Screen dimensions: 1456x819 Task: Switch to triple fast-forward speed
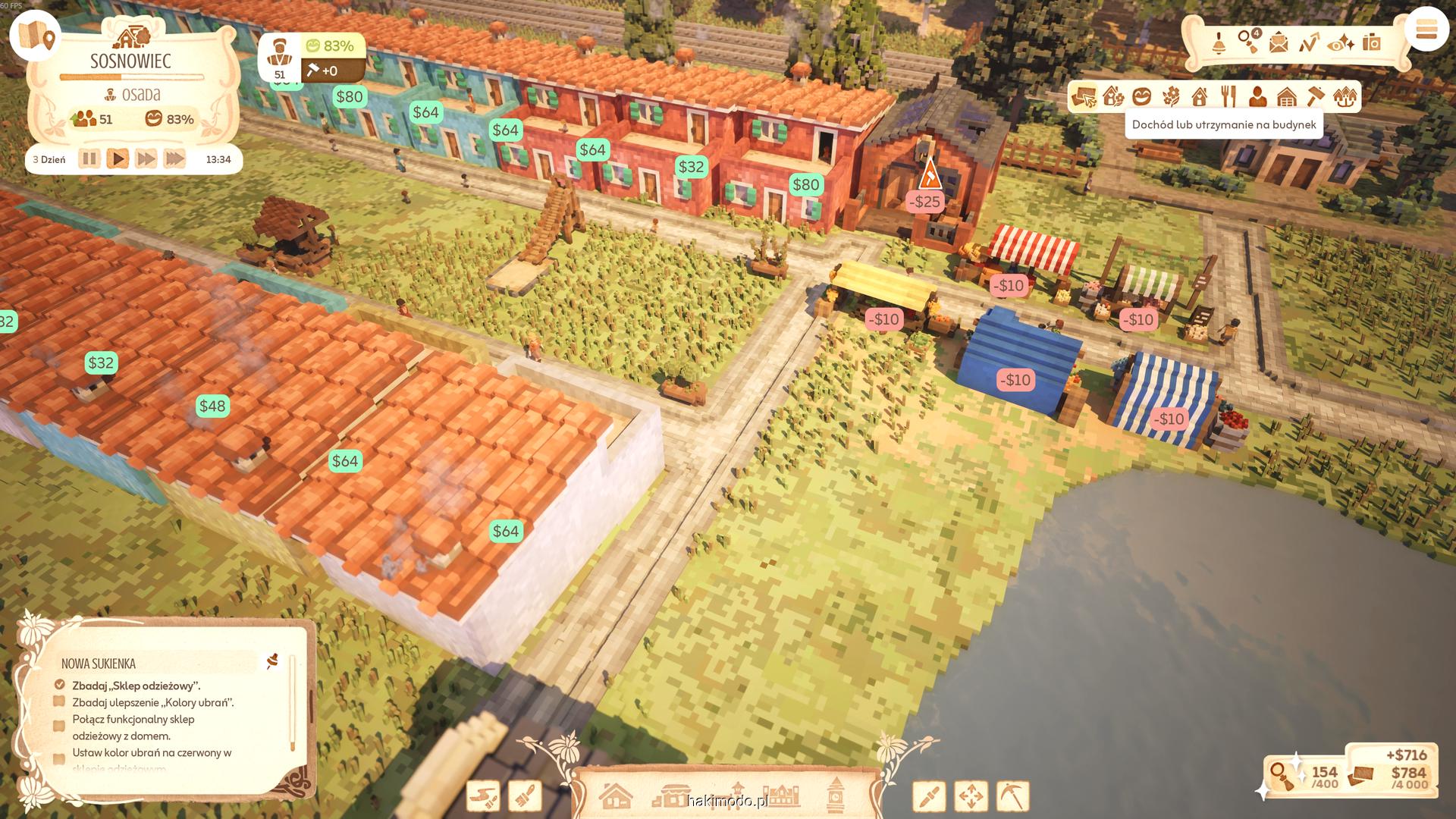click(174, 159)
